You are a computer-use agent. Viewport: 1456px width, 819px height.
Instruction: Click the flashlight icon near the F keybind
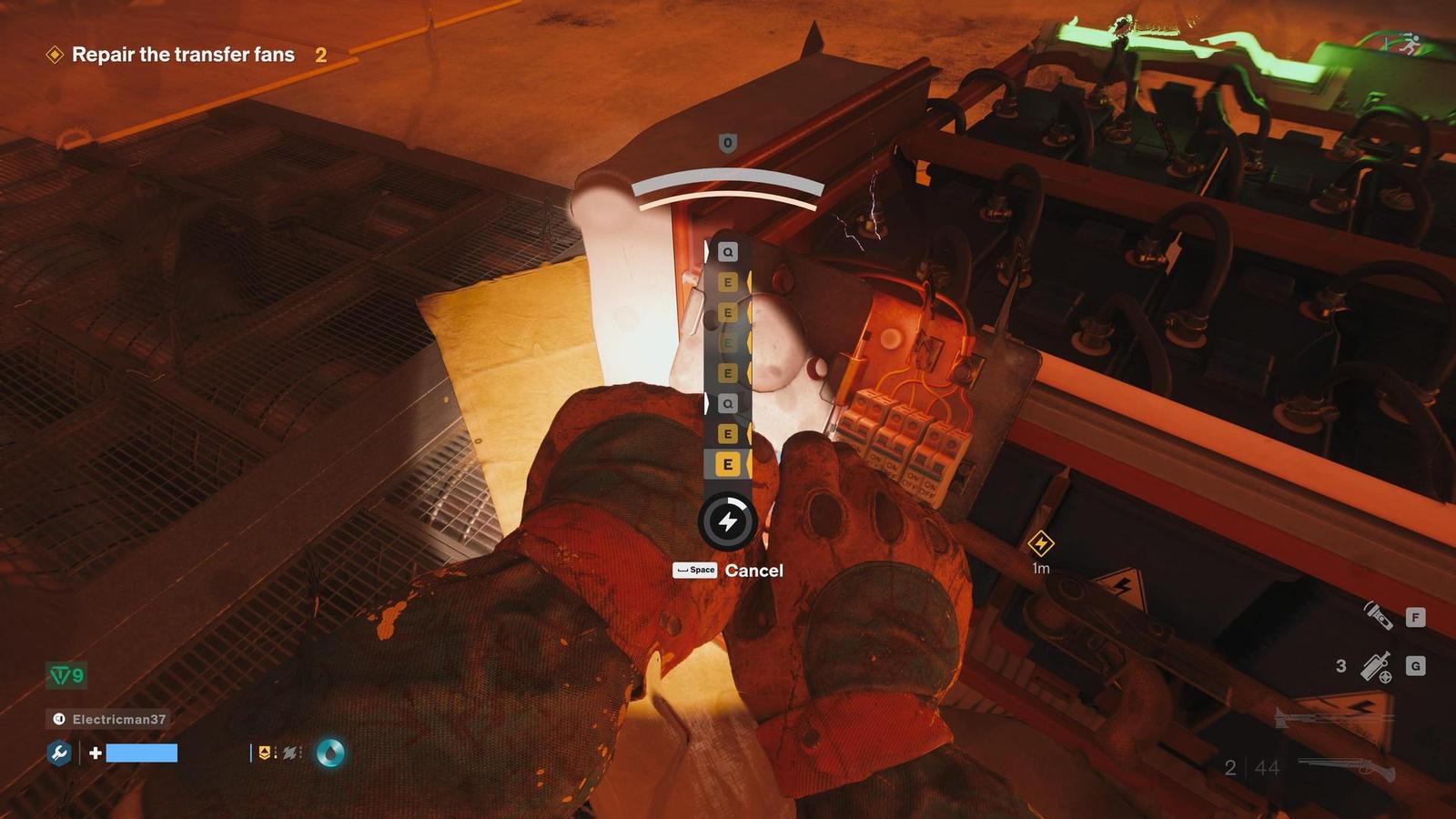(1379, 616)
